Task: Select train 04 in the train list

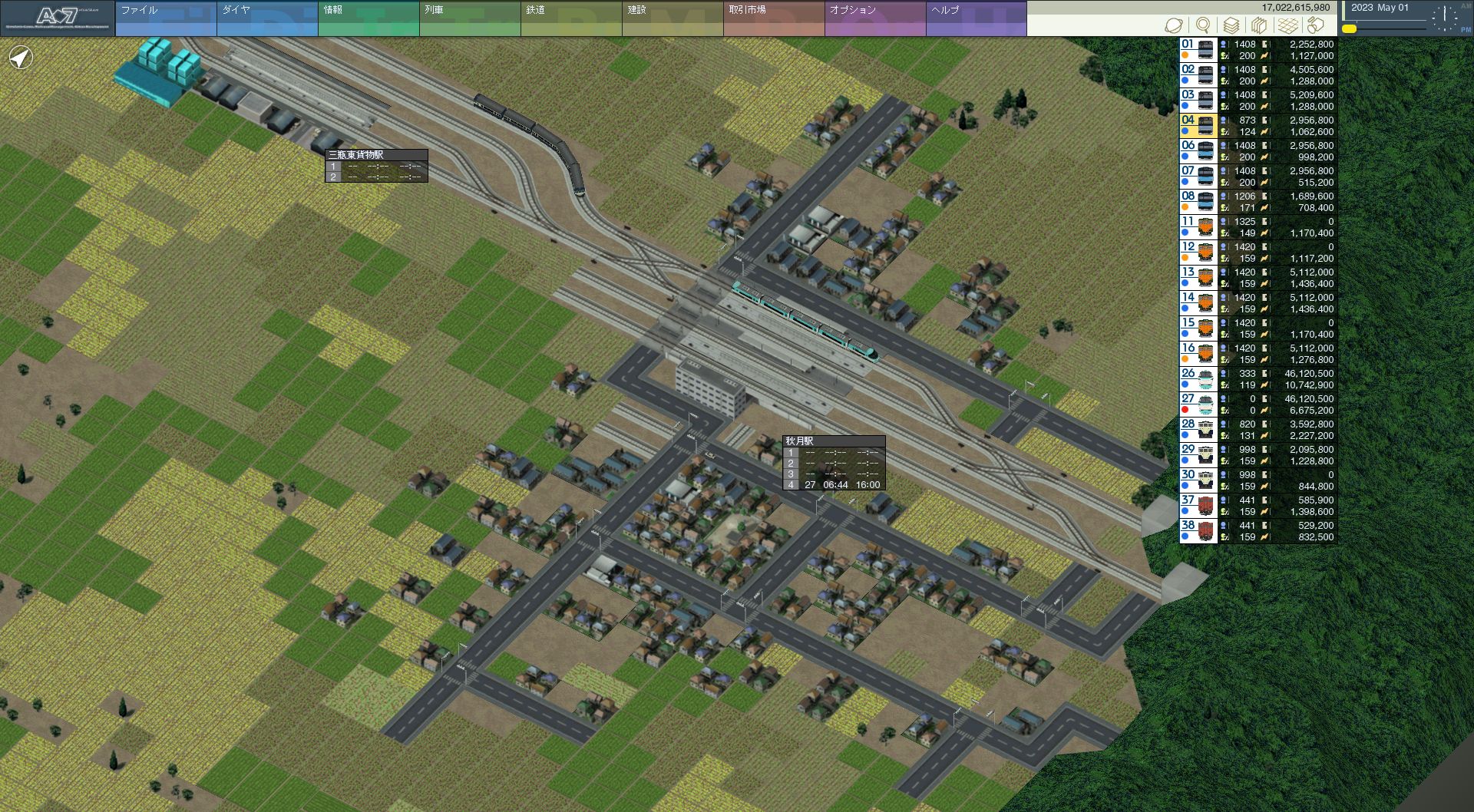Action: tap(1198, 126)
